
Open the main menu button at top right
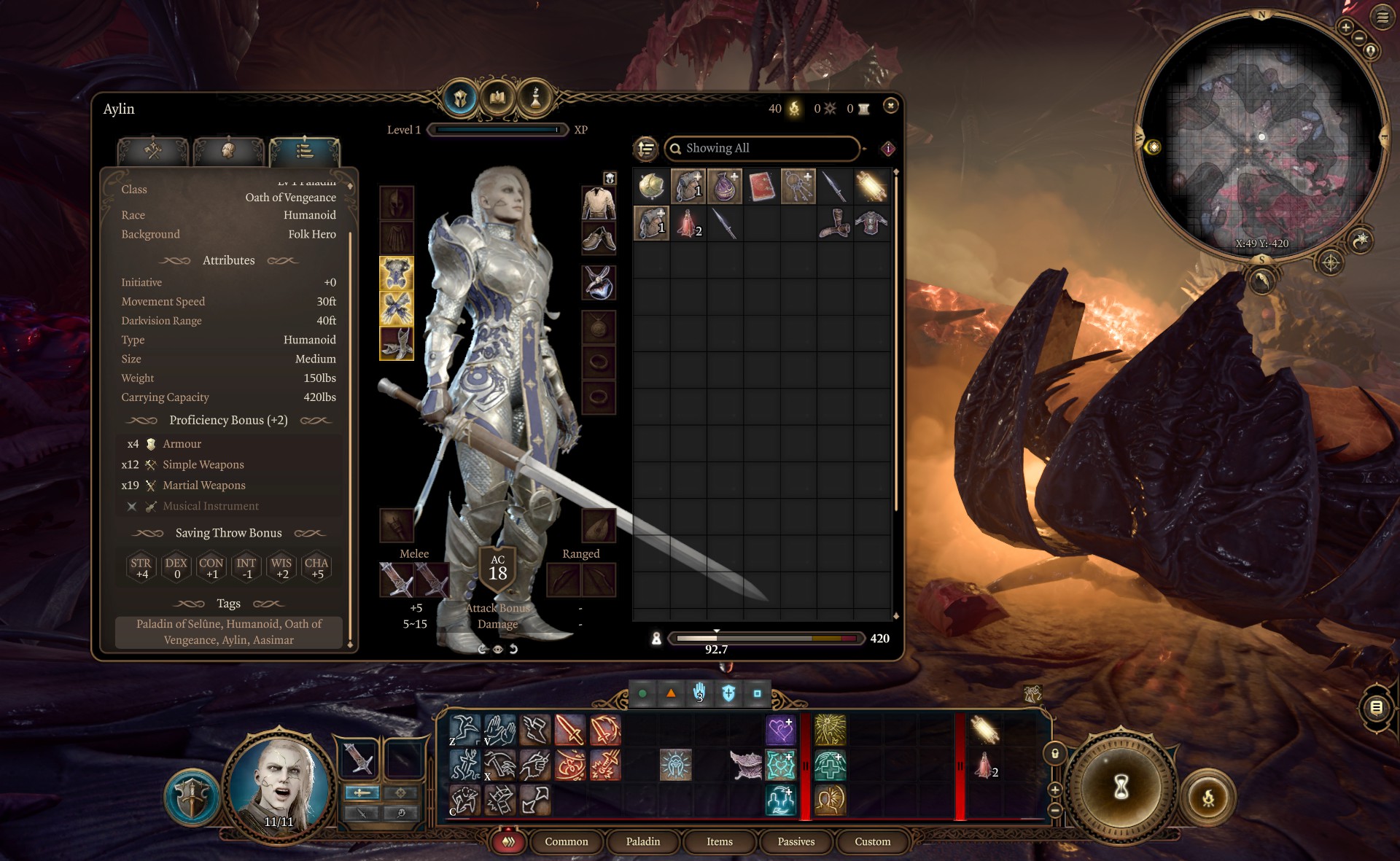[1382, 17]
